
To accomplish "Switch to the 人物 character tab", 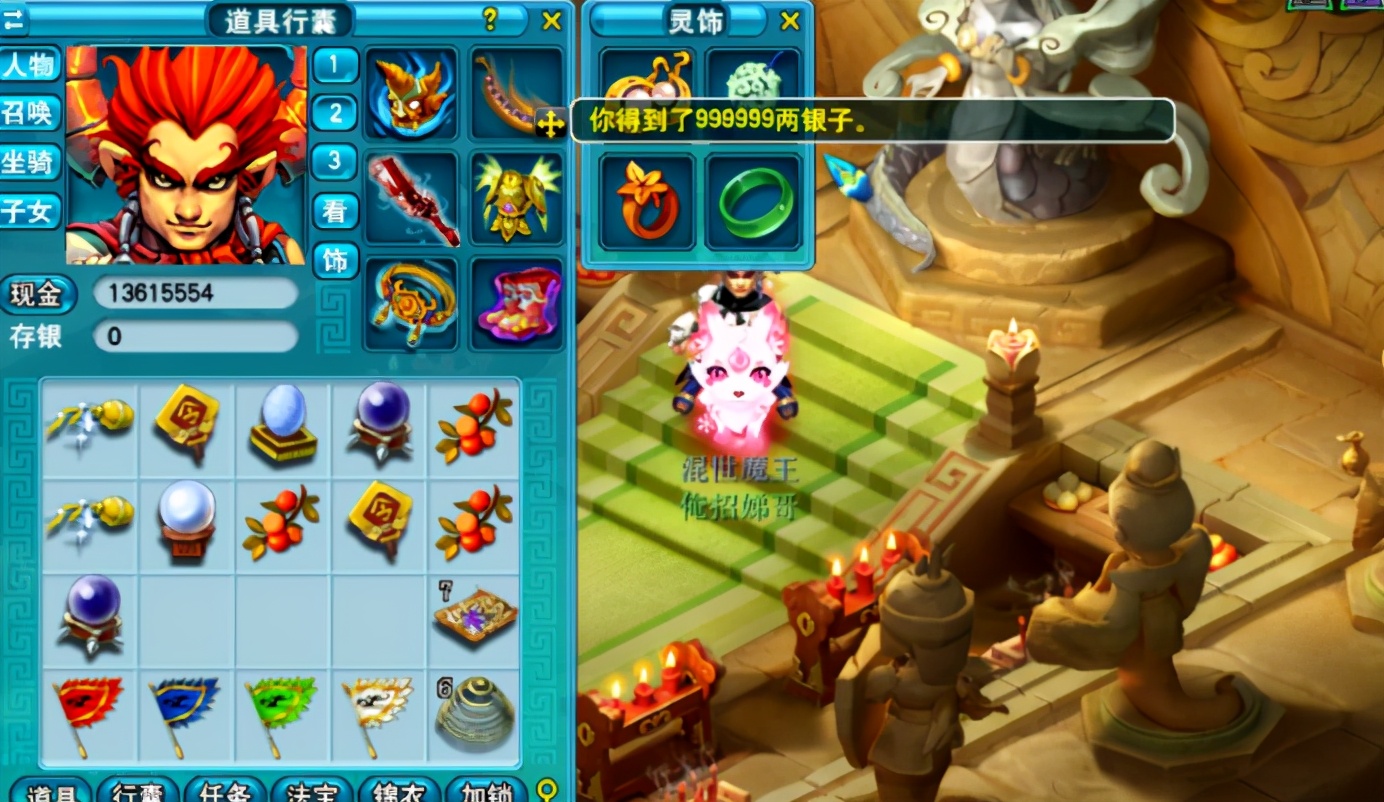I will coord(29,66).
